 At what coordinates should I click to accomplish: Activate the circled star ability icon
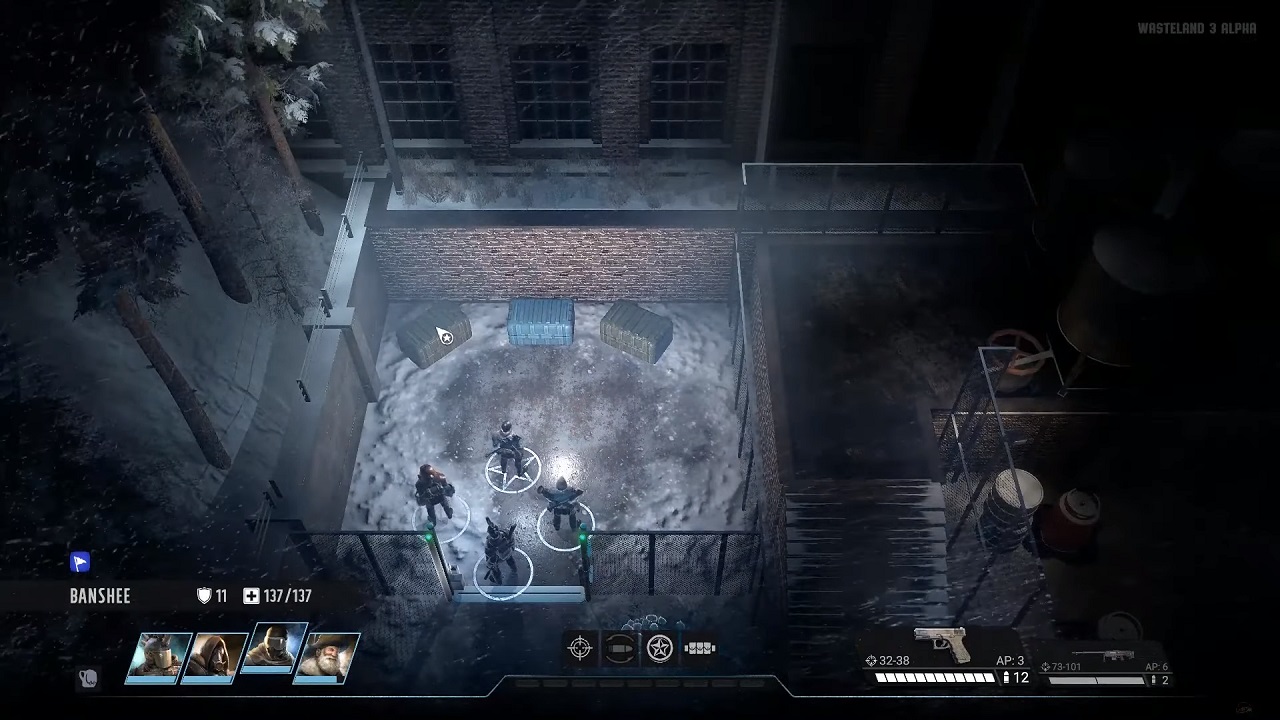[659, 648]
